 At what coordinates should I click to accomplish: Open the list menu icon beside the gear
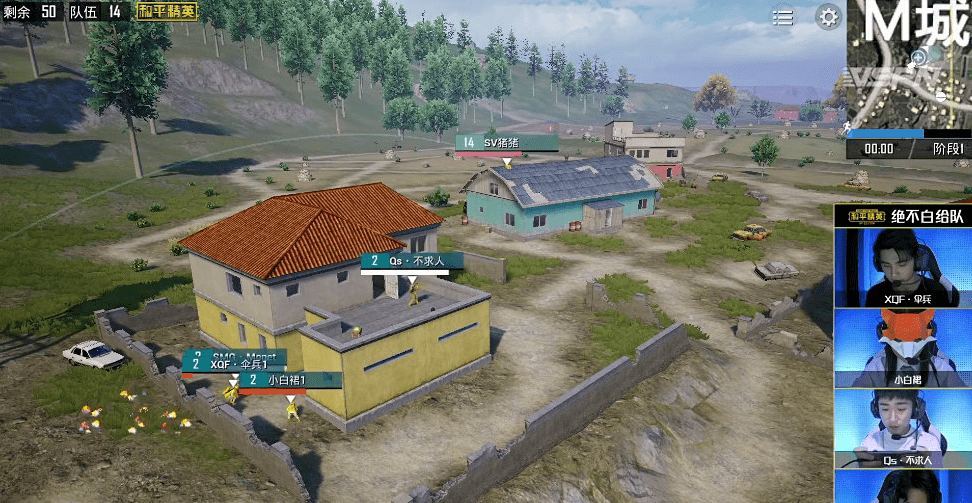(x=783, y=17)
